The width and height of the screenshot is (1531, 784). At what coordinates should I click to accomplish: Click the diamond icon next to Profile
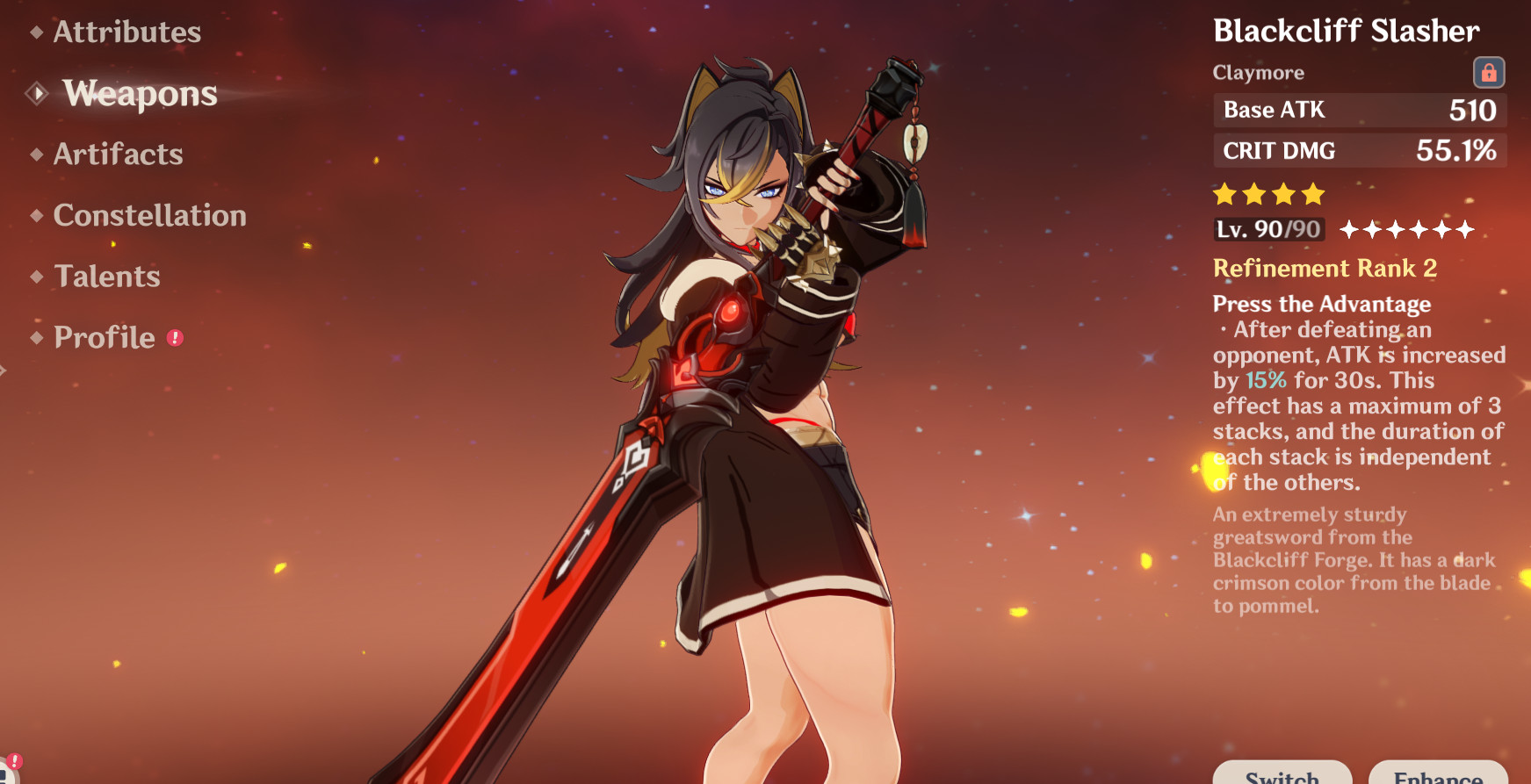pyautogui.click(x=35, y=337)
